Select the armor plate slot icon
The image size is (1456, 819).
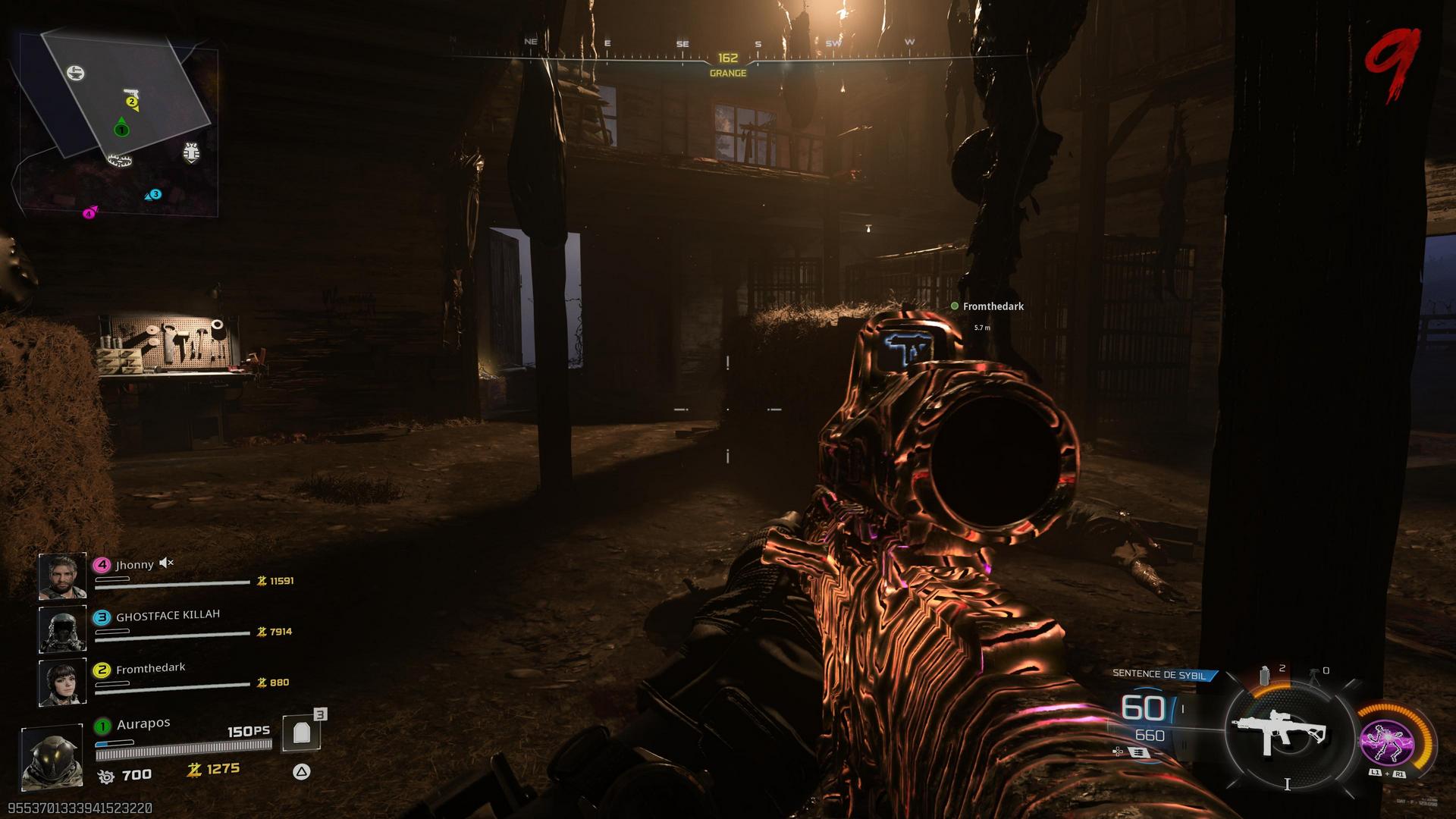(x=302, y=733)
